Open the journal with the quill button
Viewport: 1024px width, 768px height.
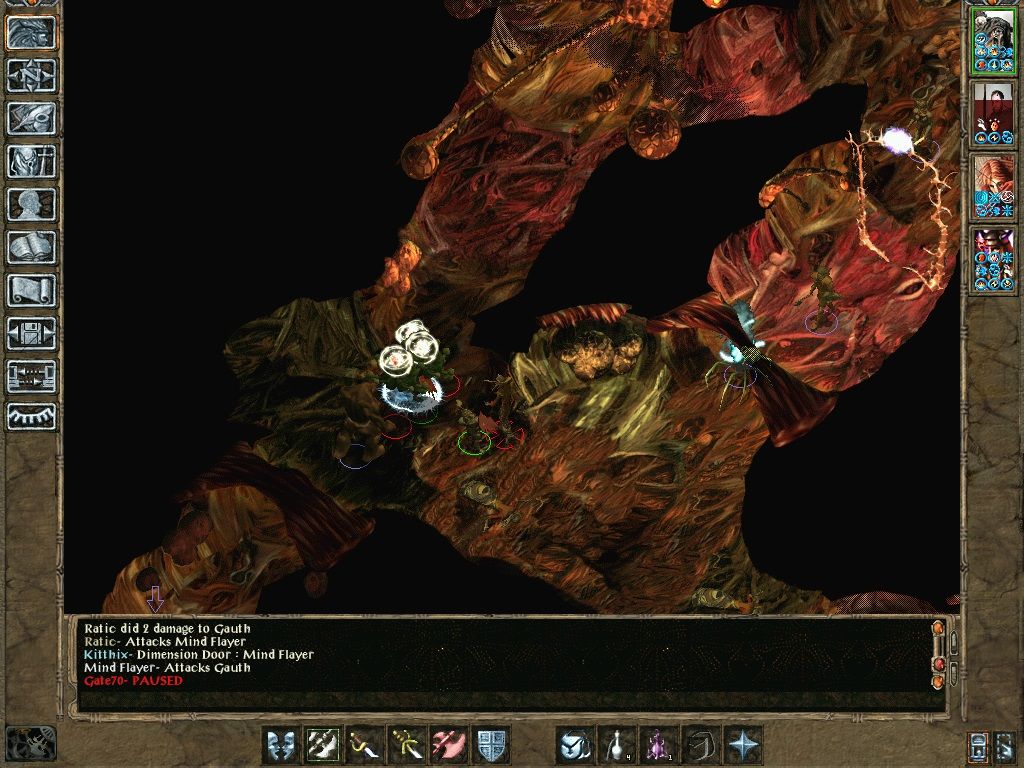(31, 118)
